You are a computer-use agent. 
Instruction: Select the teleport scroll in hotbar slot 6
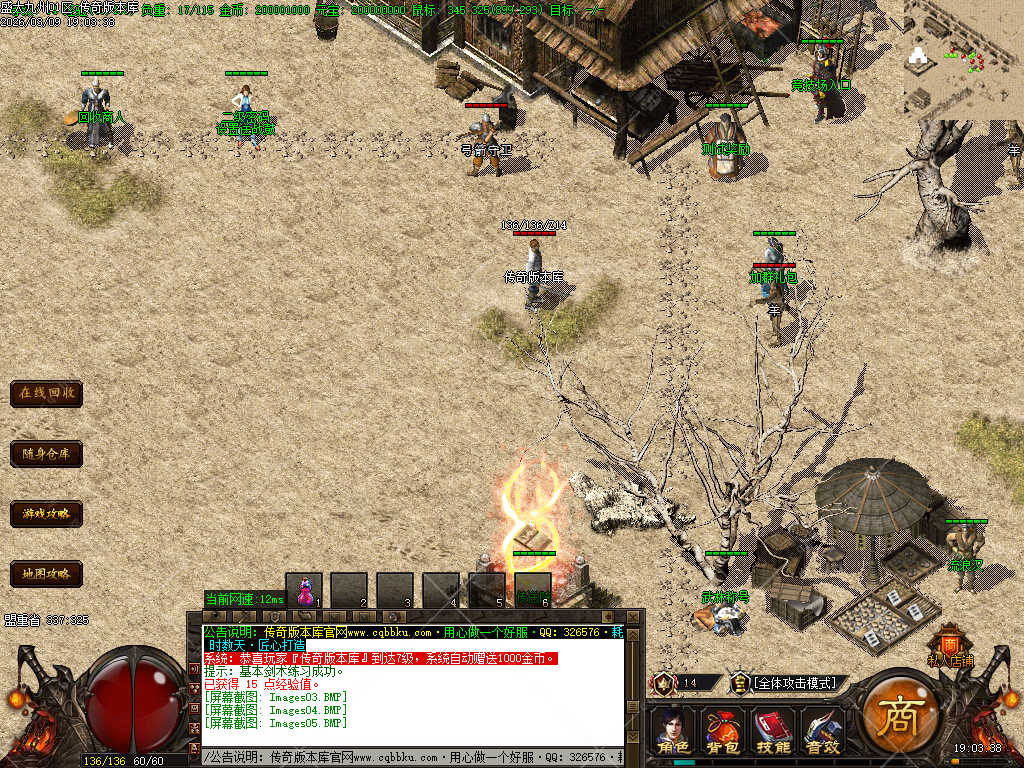[533, 590]
